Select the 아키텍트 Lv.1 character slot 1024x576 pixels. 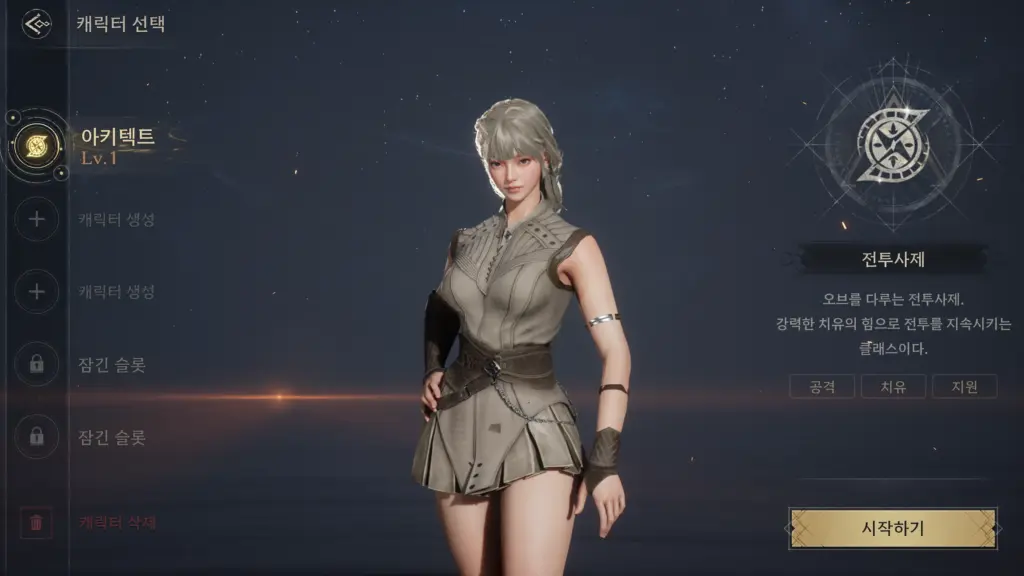[x=37, y=146]
